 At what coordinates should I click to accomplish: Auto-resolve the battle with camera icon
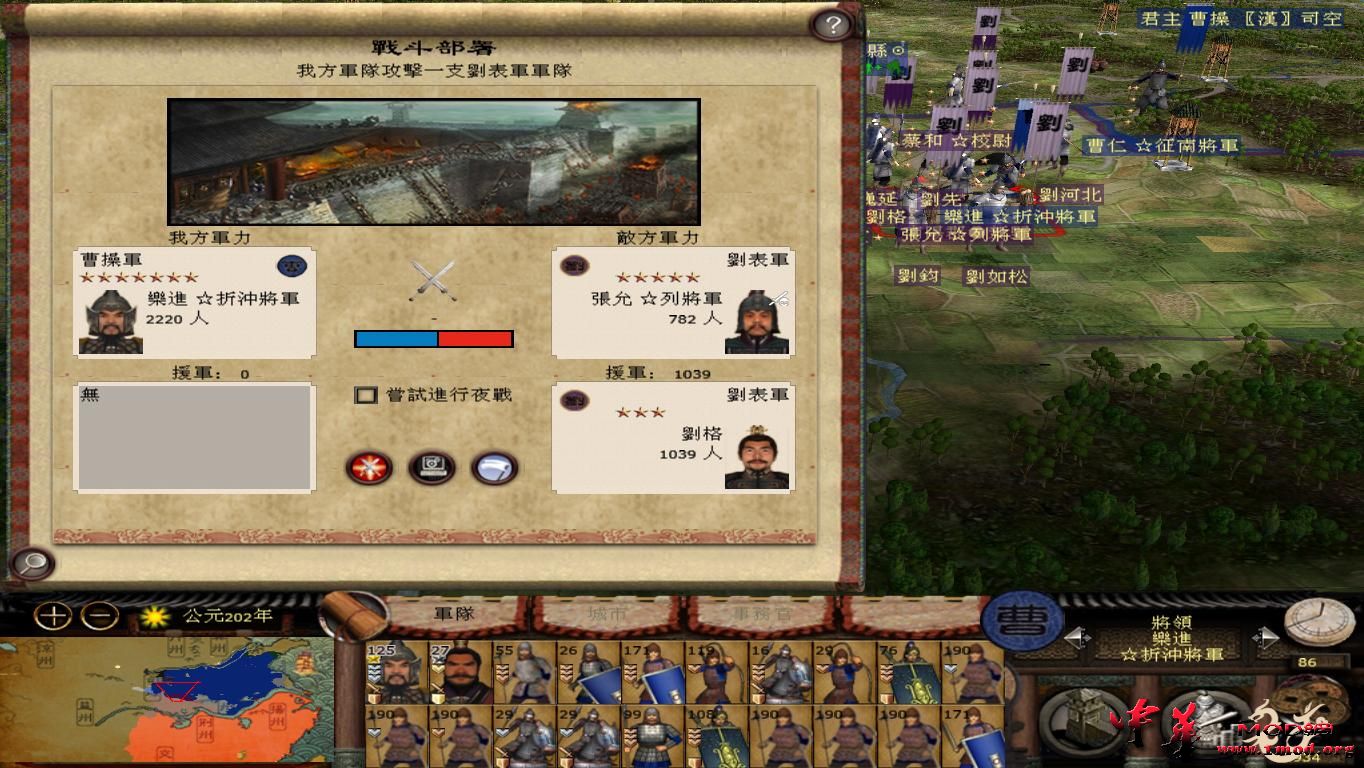(432, 468)
